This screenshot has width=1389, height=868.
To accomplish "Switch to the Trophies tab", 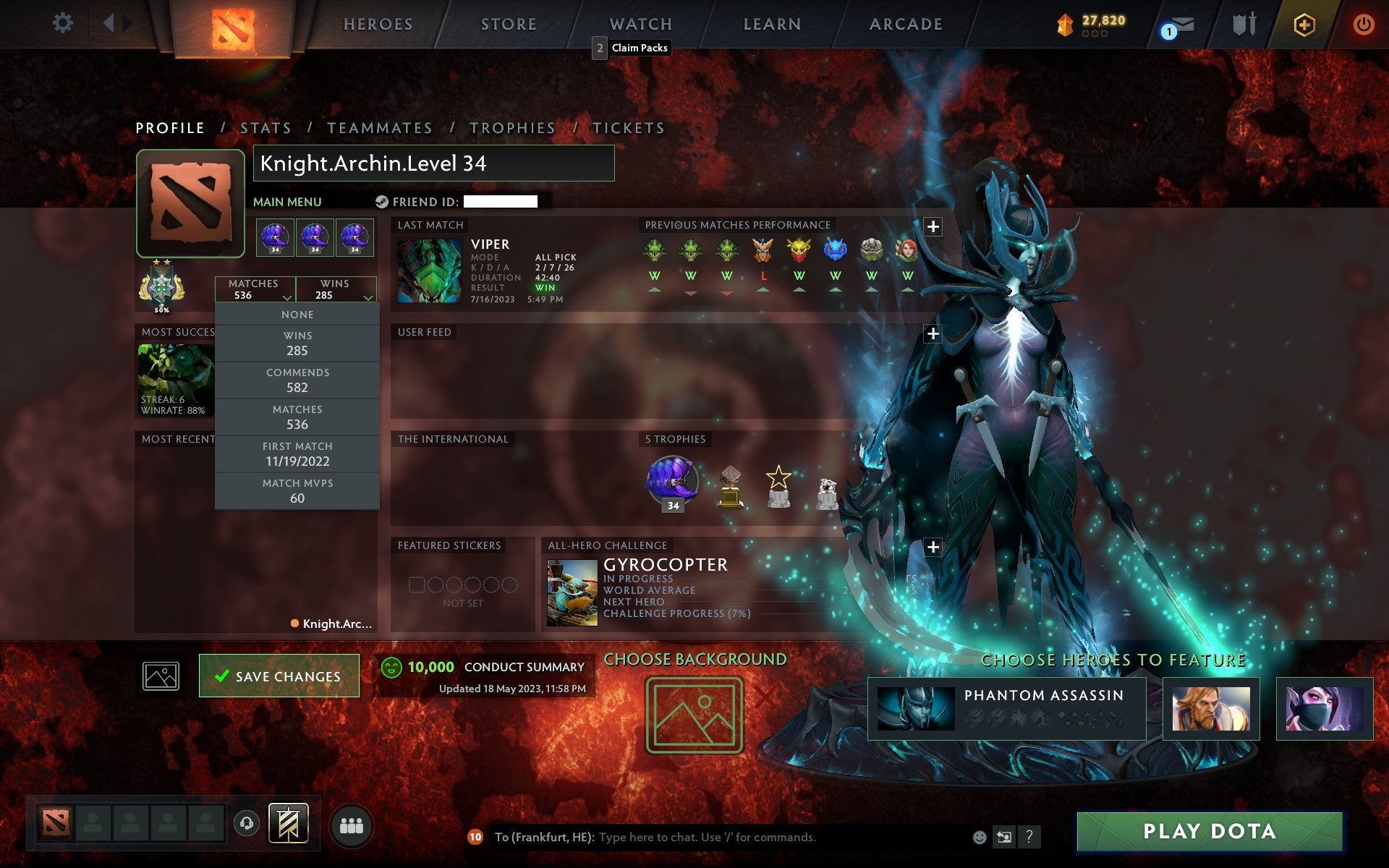I will coord(513,127).
